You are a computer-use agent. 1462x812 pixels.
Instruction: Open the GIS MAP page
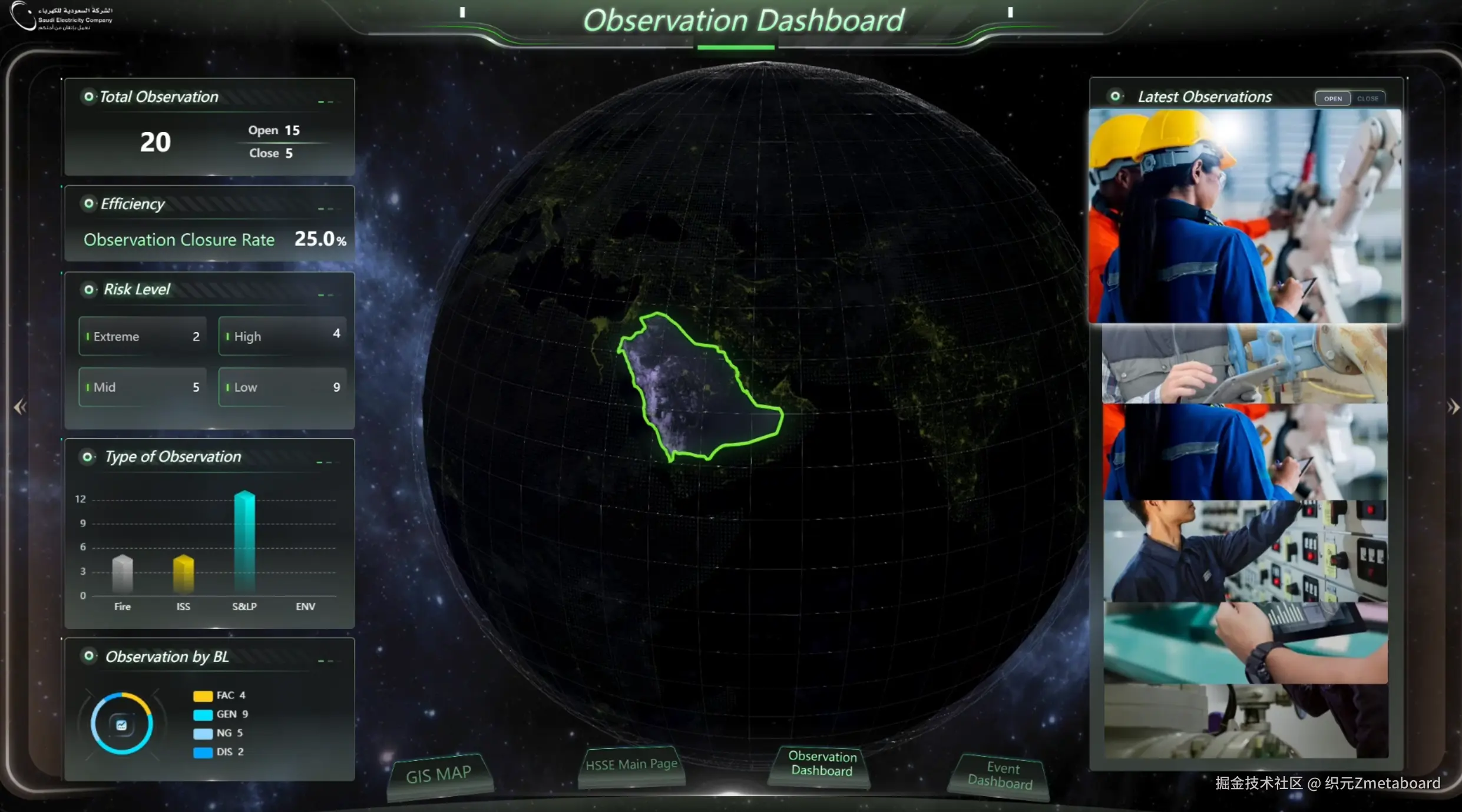click(439, 775)
